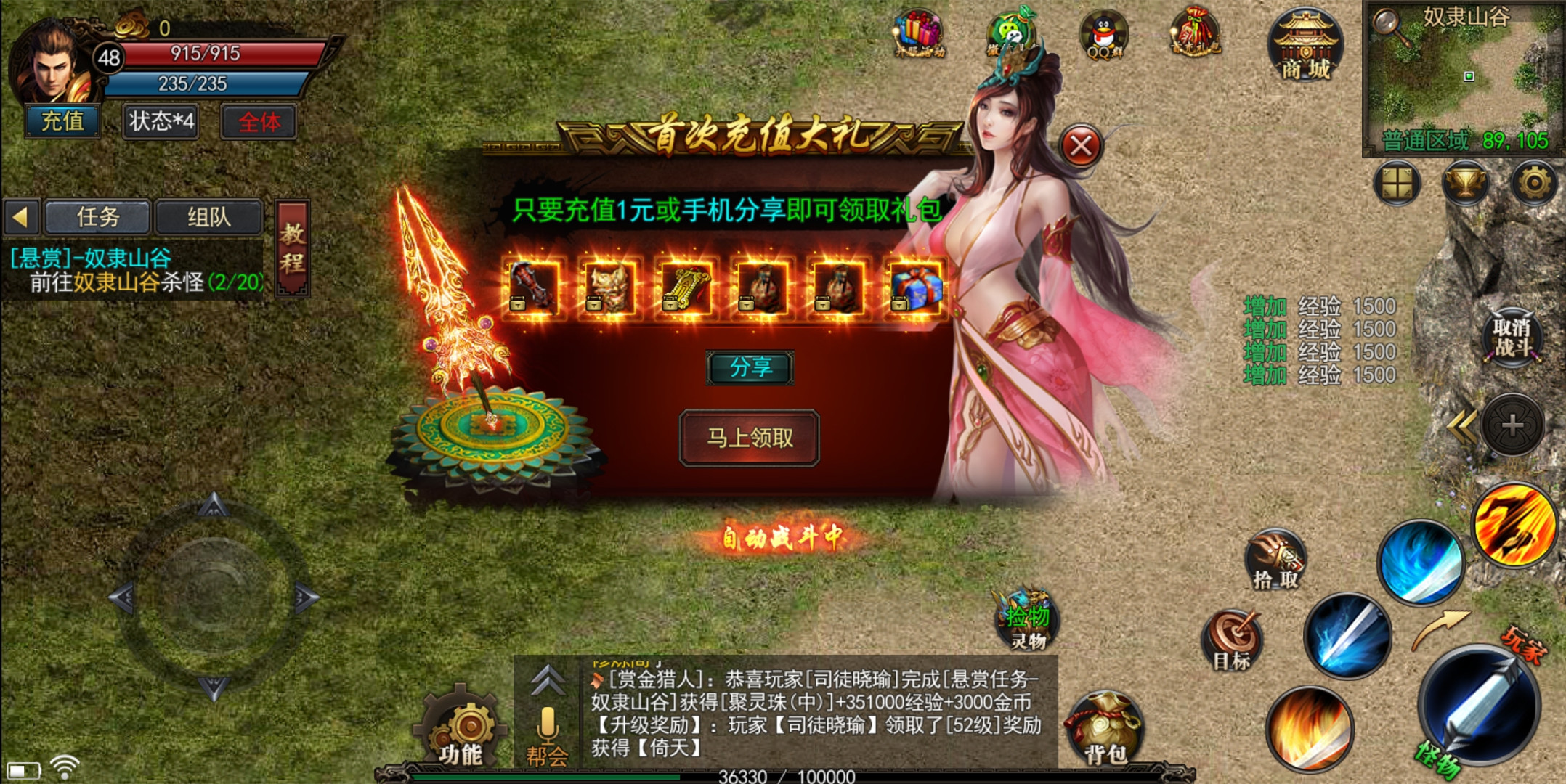Open the trophy ranking icon under the minimap
1566x784 pixels.
(1466, 184)
